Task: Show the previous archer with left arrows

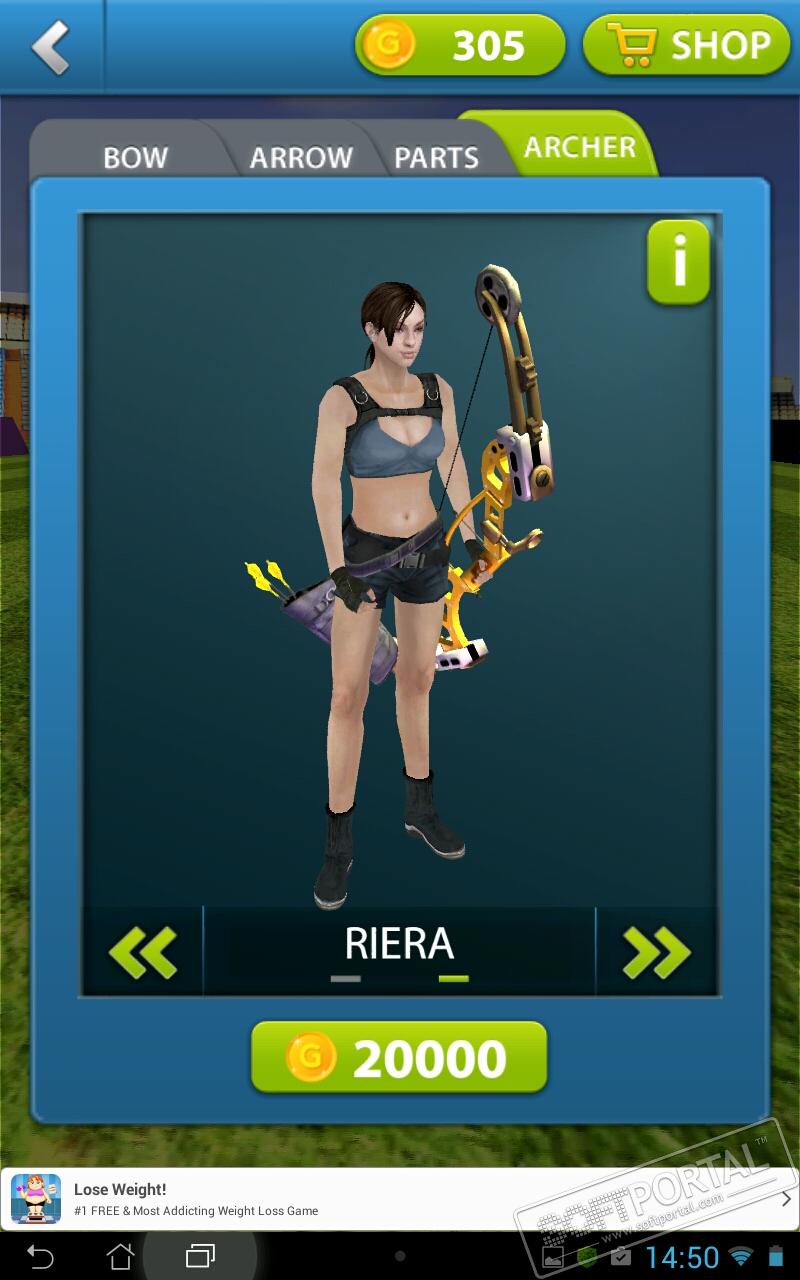Action: (143, 951)
